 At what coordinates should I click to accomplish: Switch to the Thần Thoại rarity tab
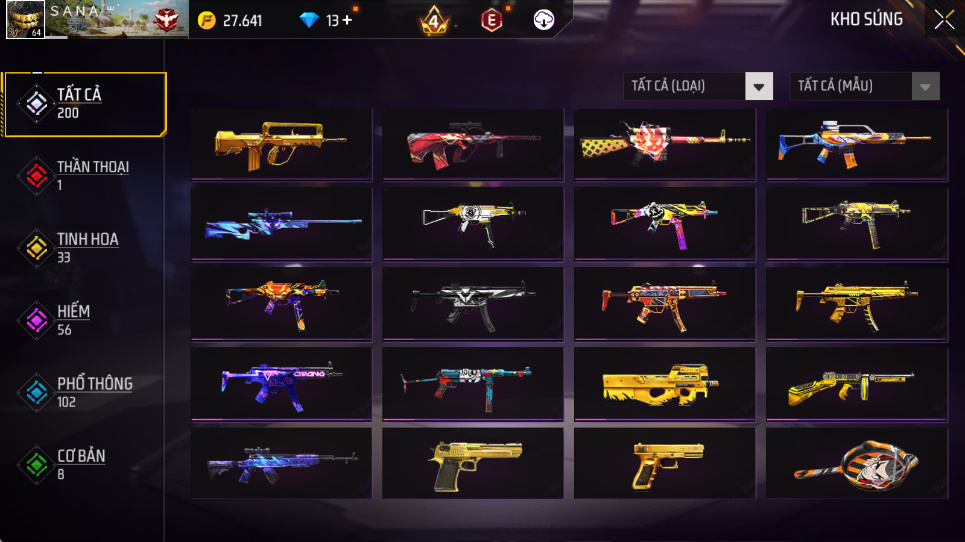85,175
